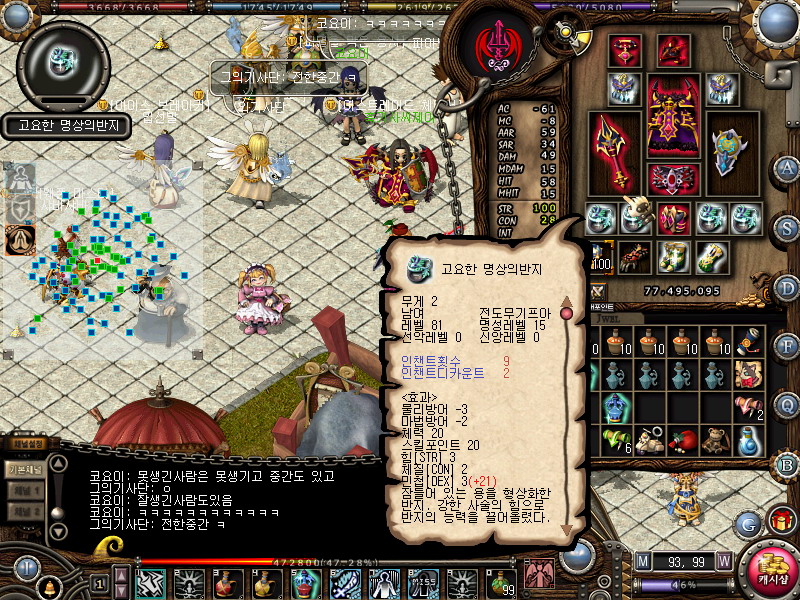Click the round Q button

(x=787, y=405)
